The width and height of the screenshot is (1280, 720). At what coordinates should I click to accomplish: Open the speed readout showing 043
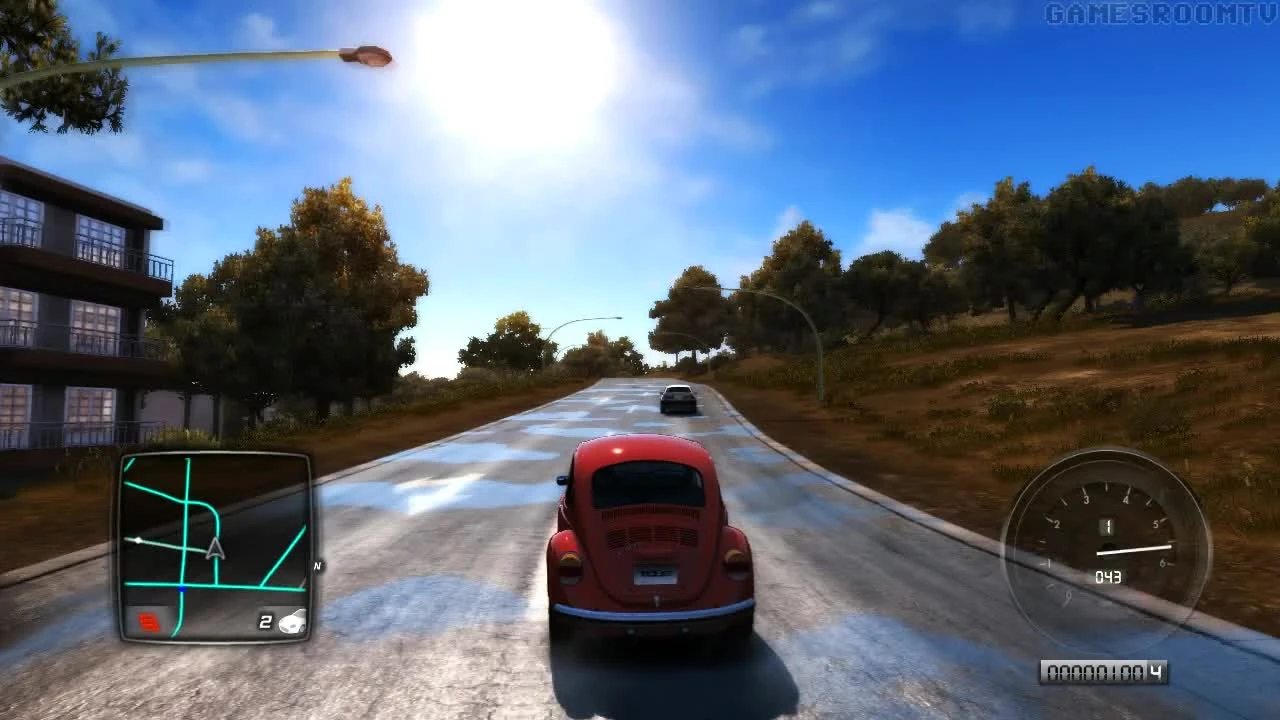[x=1108, y=576]
